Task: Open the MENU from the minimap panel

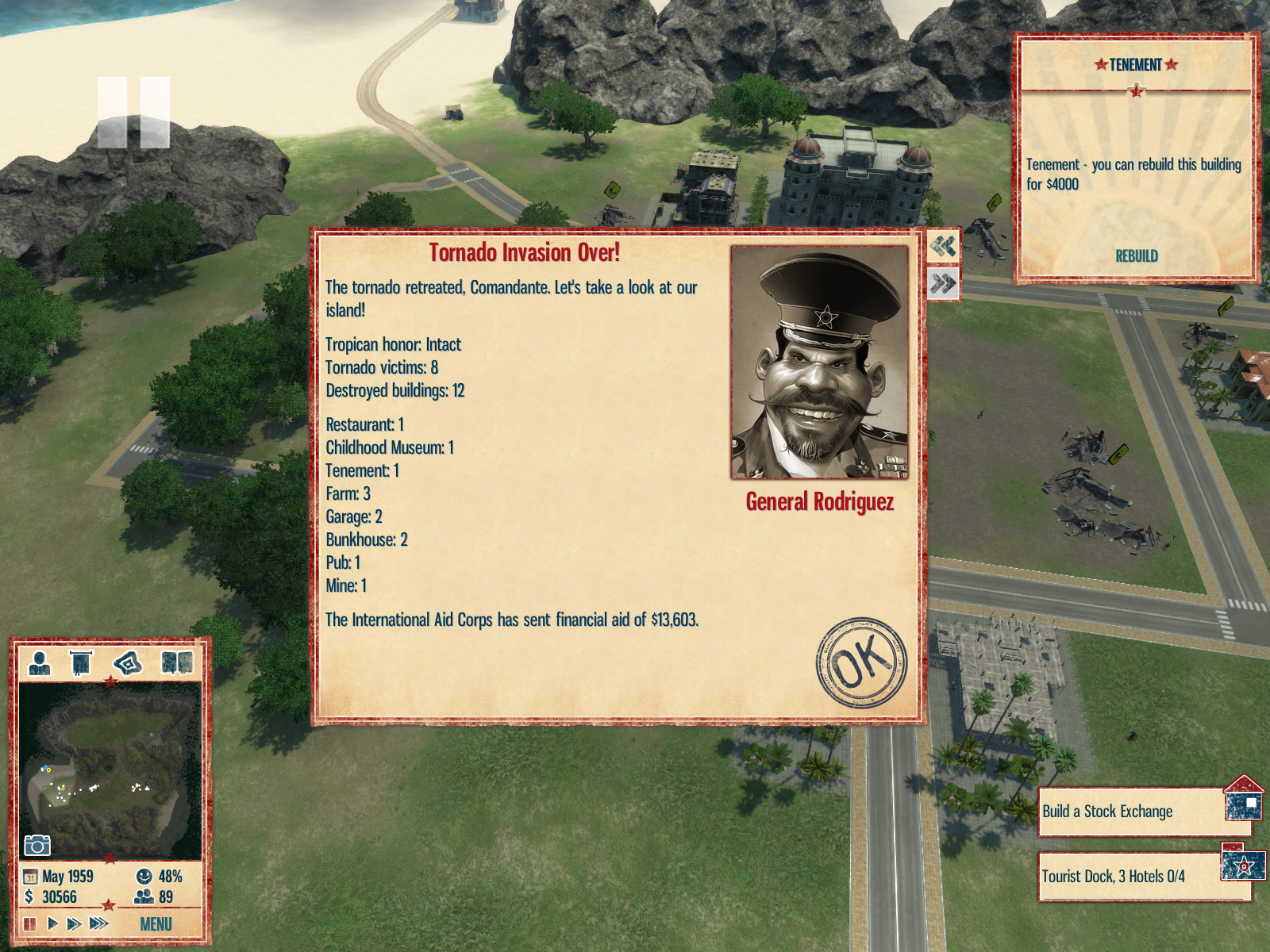Action: [156, 924]
